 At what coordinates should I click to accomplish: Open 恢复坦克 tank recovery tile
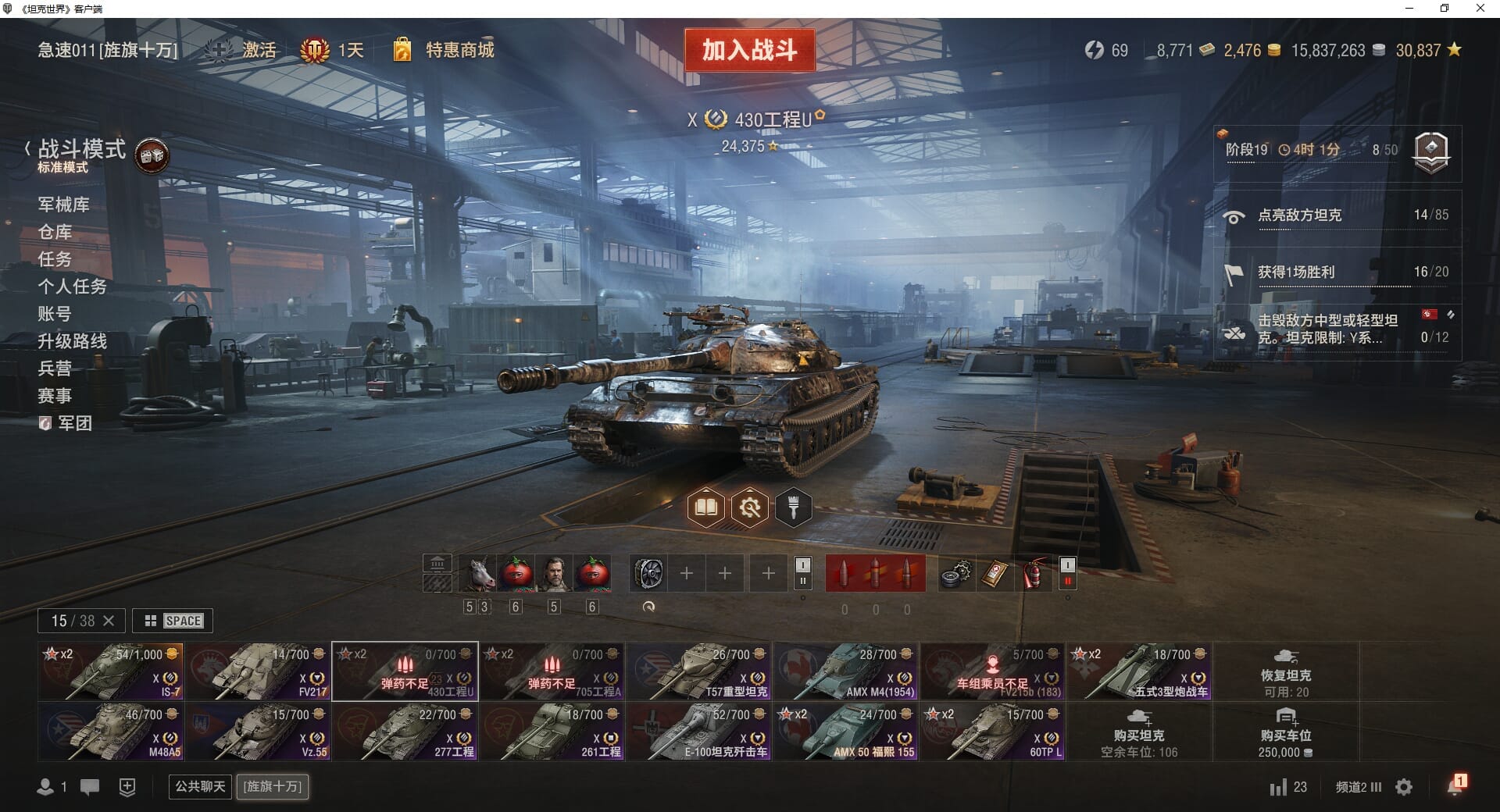tap(1285, 671)
